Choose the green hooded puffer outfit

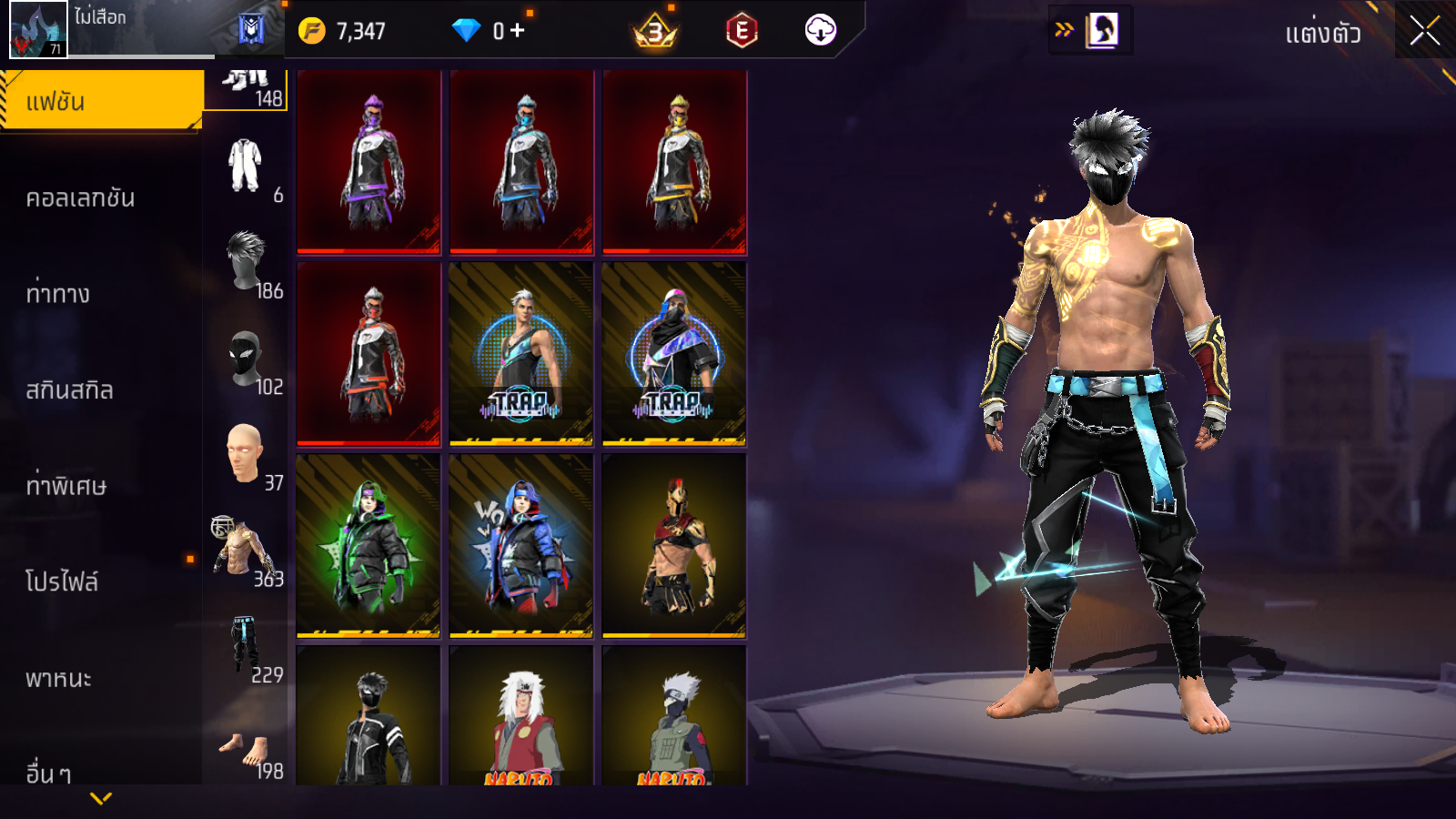coord(369,545)
